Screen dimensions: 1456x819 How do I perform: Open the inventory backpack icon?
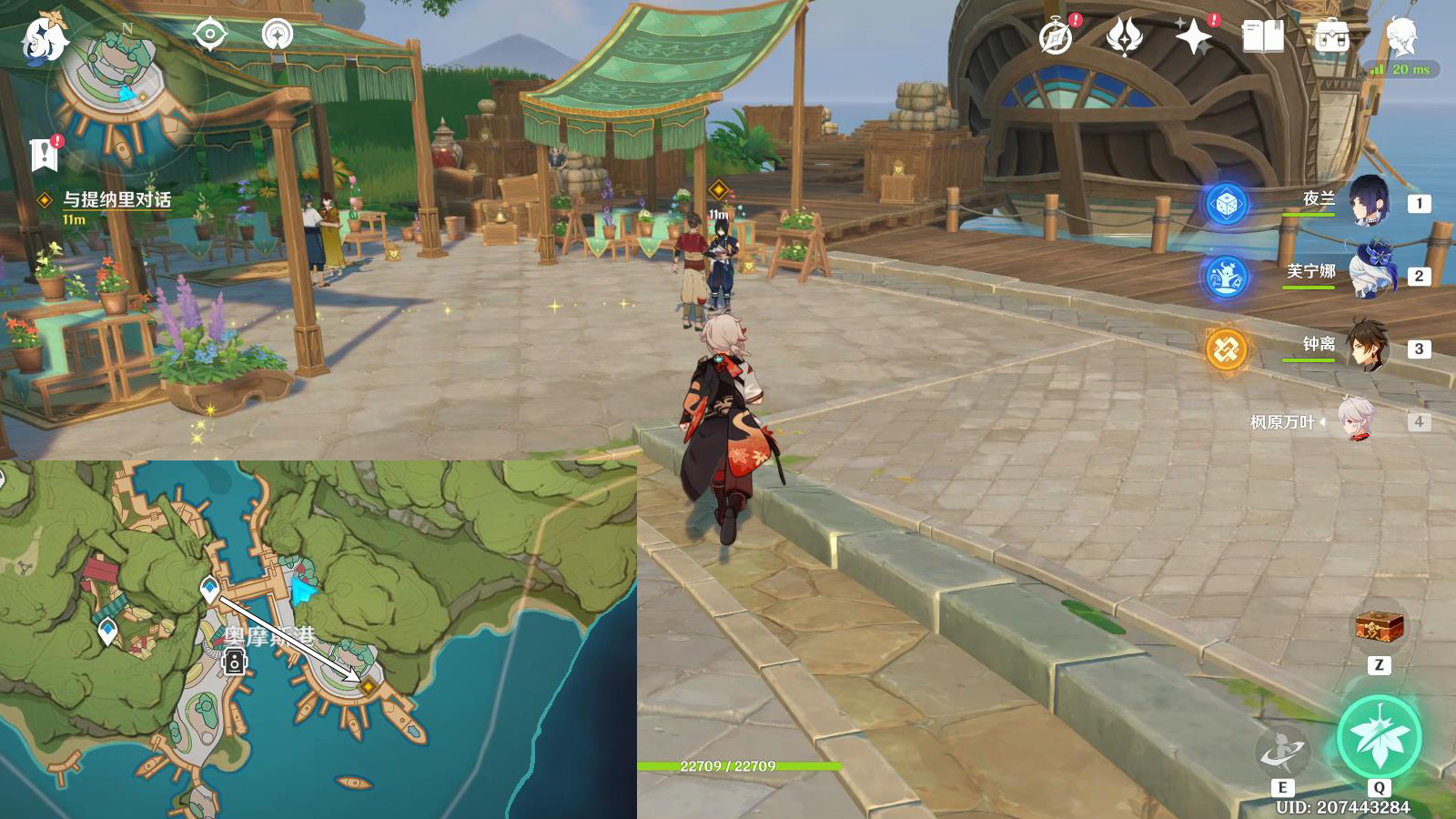pos(1331,37)
